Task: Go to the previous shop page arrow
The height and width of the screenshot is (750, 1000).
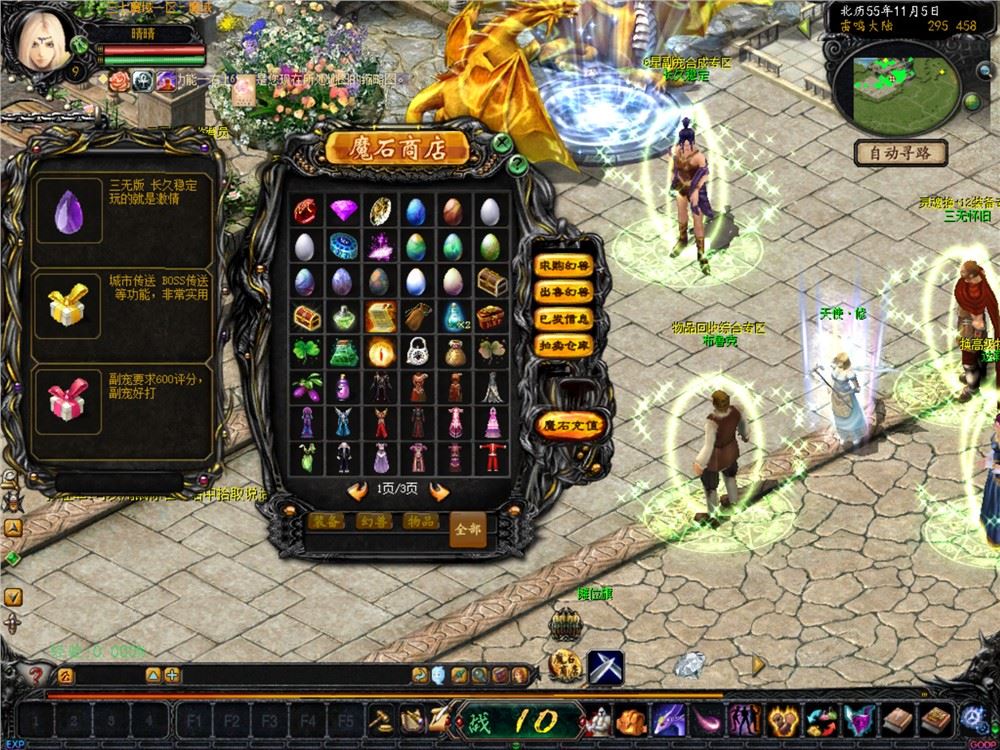Action: point(357,491)
